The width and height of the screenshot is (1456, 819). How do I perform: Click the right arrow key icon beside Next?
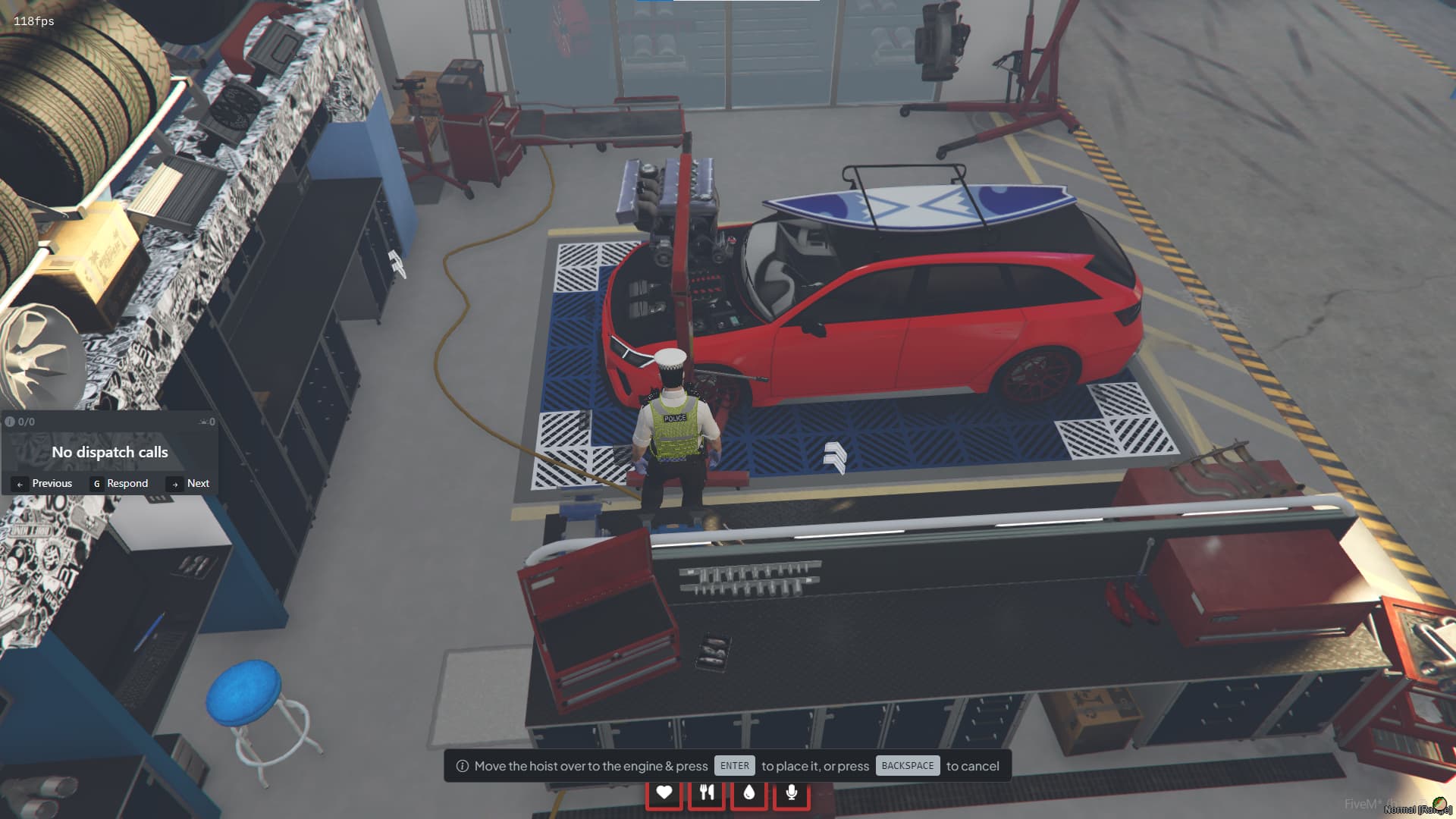point(176,484)
